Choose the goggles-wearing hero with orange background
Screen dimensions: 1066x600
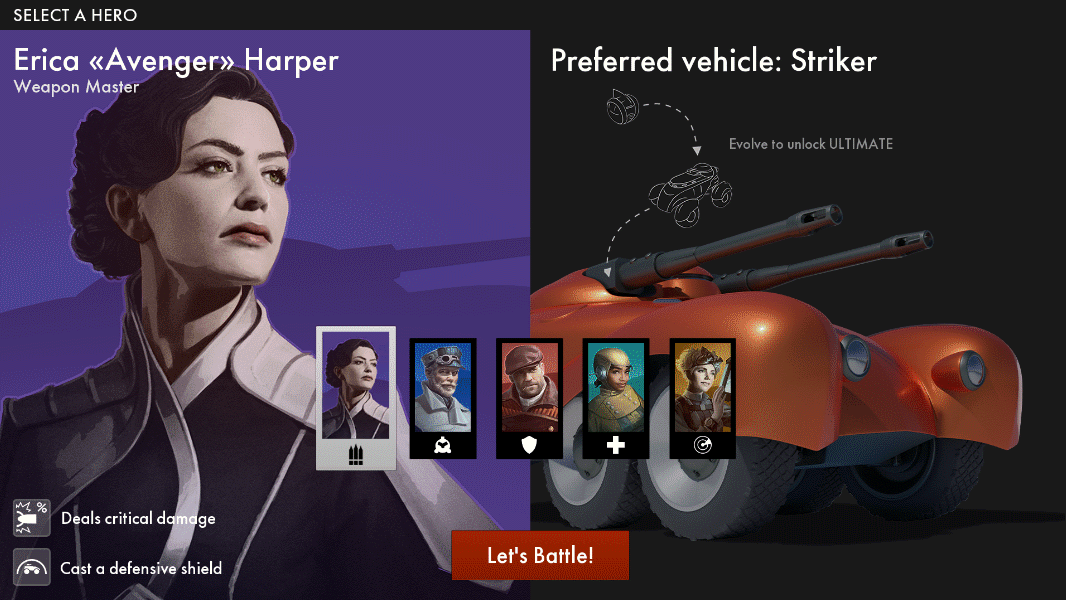(x=702, y=397)
